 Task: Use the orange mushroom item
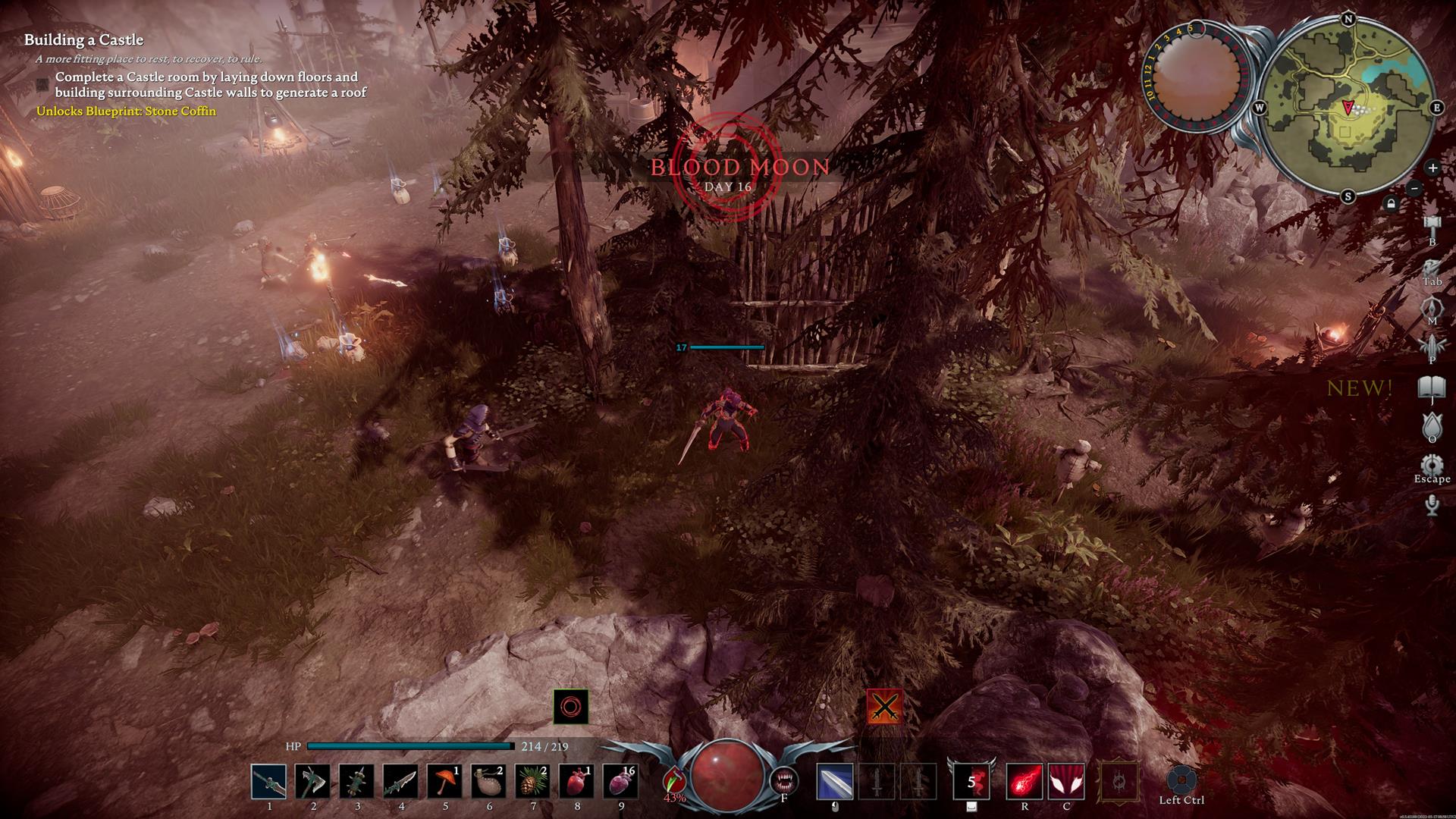coord(444,782)
